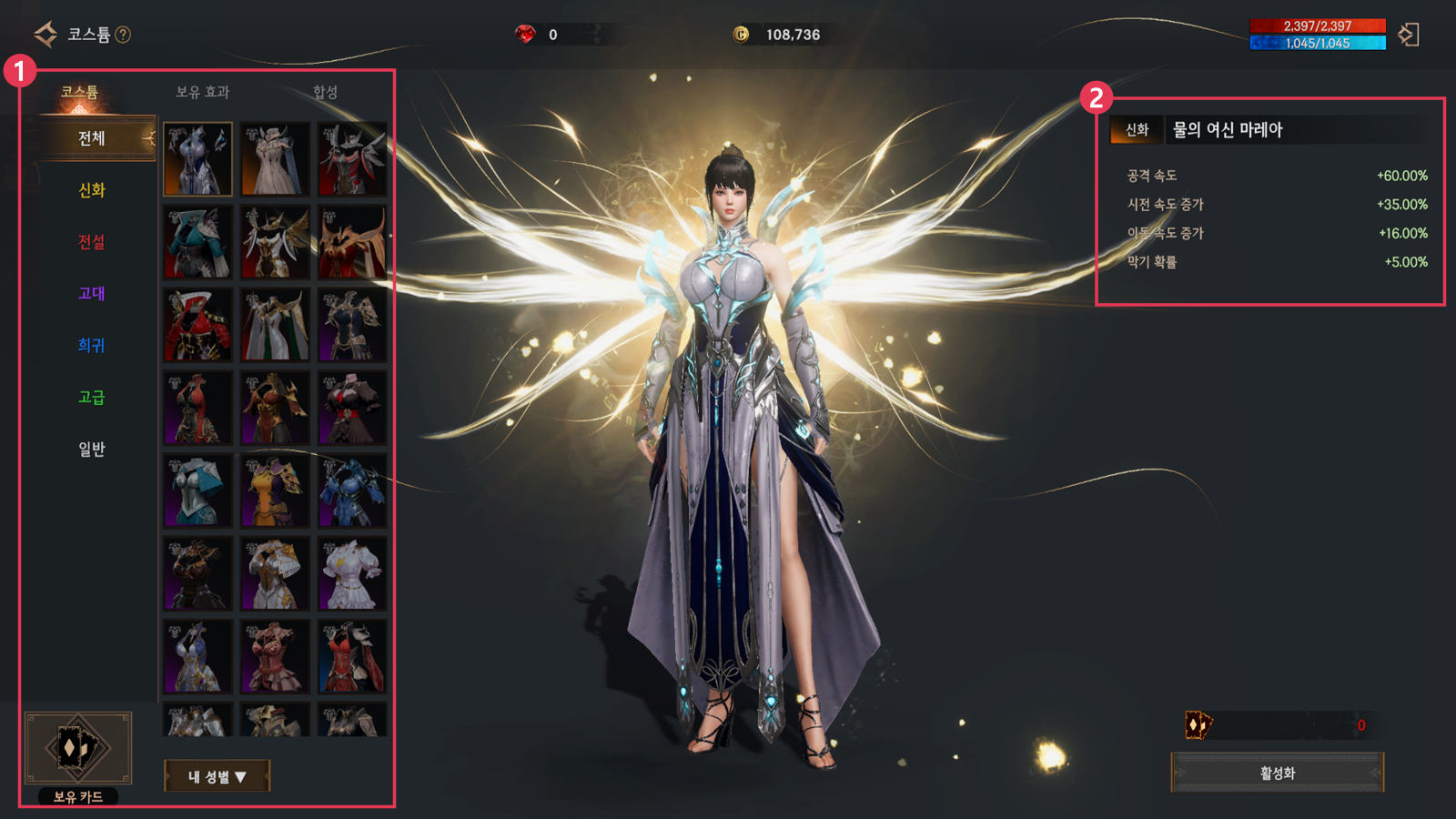Image resolution: width=1456 pixels, height=819 pixels.
Task: Show 희귀 grade costumes
Action: (x=92, y=346)
